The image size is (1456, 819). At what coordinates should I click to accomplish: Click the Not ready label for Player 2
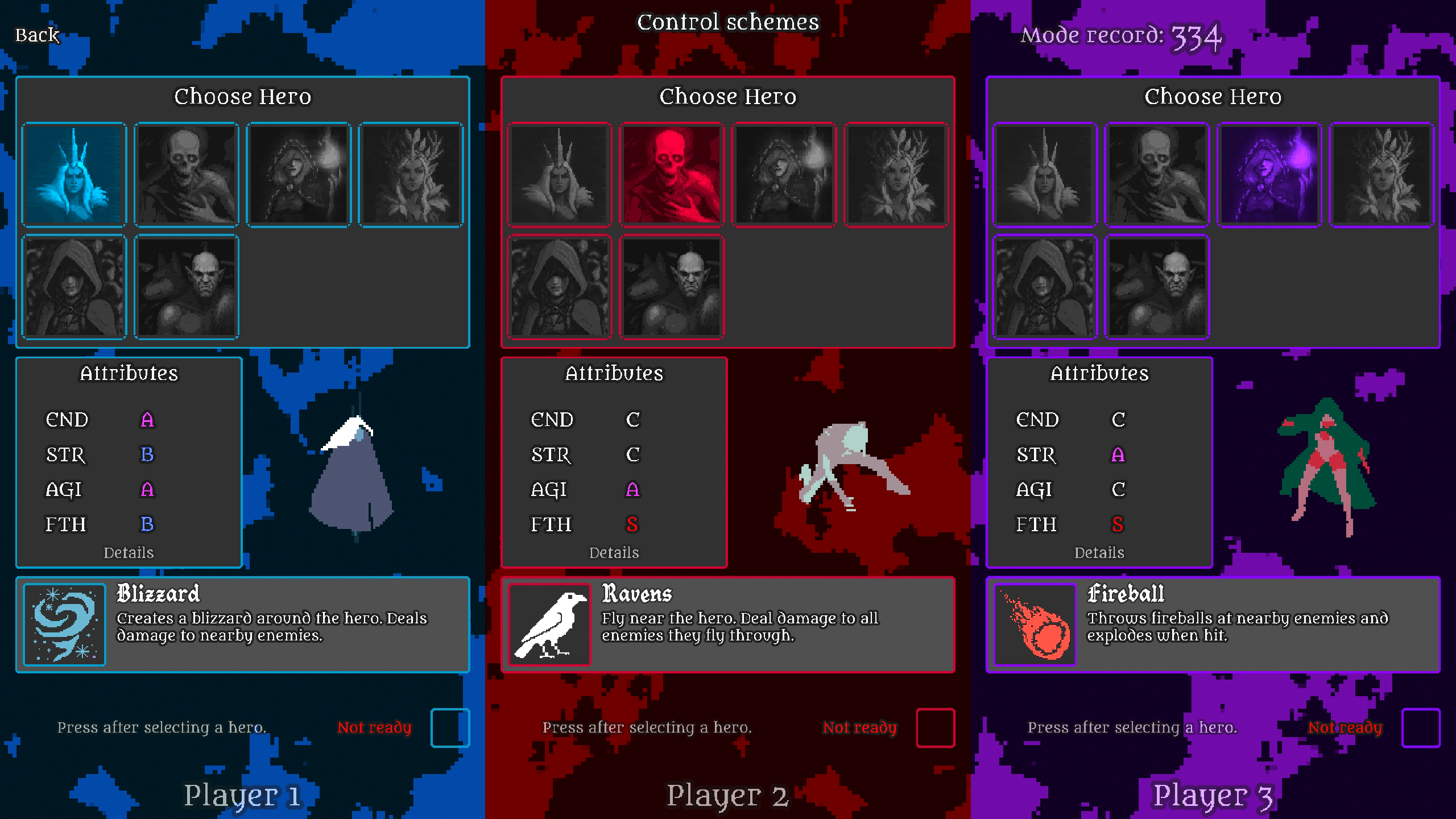[861, 727]
